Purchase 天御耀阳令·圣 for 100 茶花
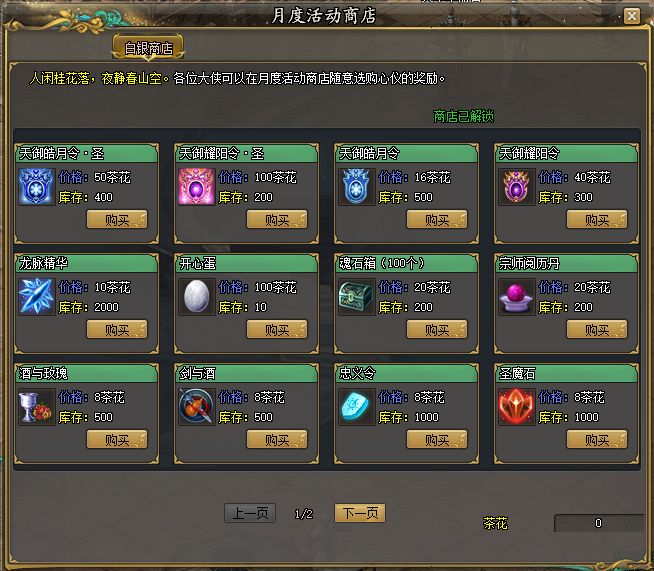The height and width of the screenshot is (571, 654). click(x=277, y=219)
